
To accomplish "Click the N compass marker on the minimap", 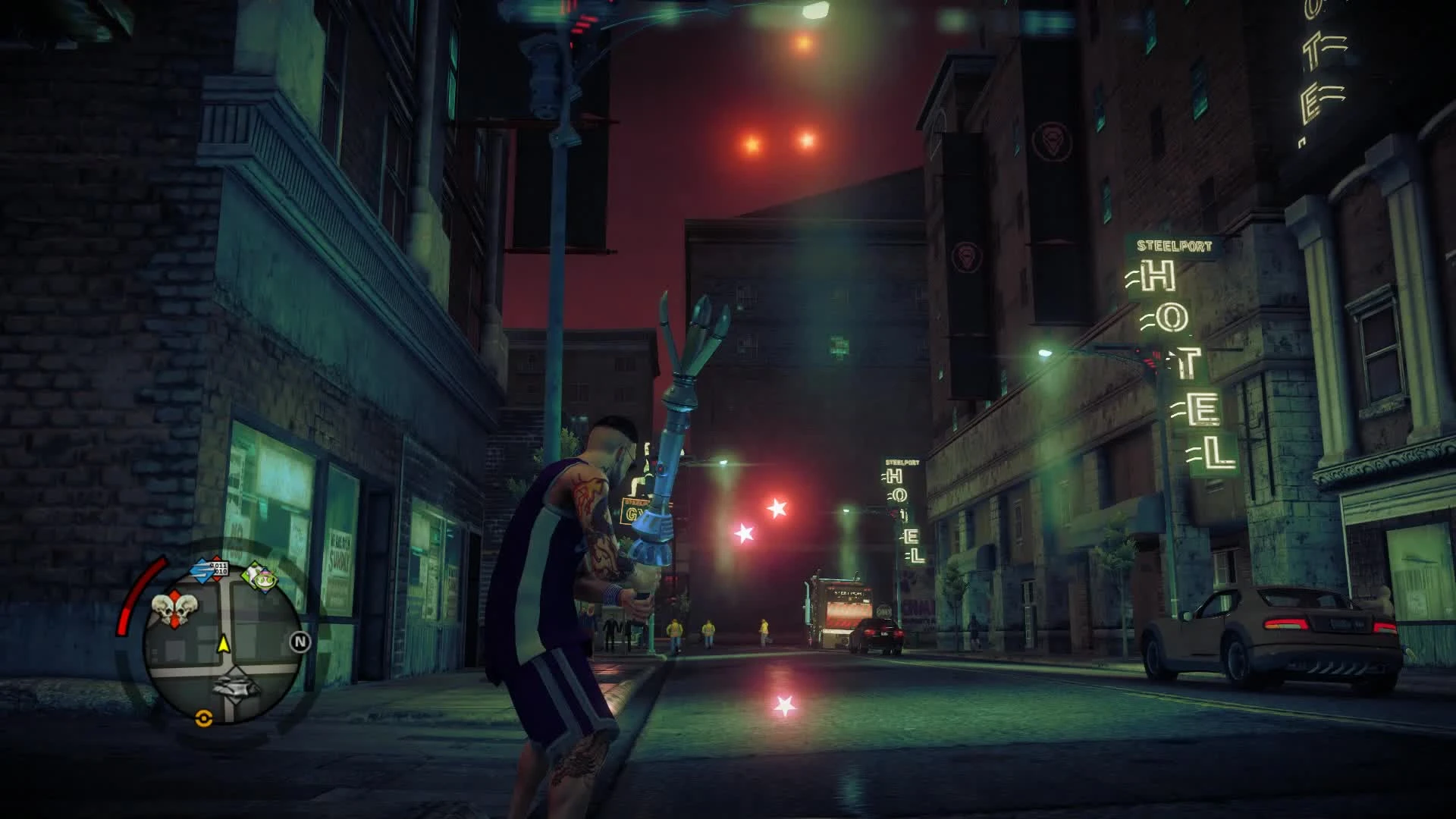I will (300, 642).
